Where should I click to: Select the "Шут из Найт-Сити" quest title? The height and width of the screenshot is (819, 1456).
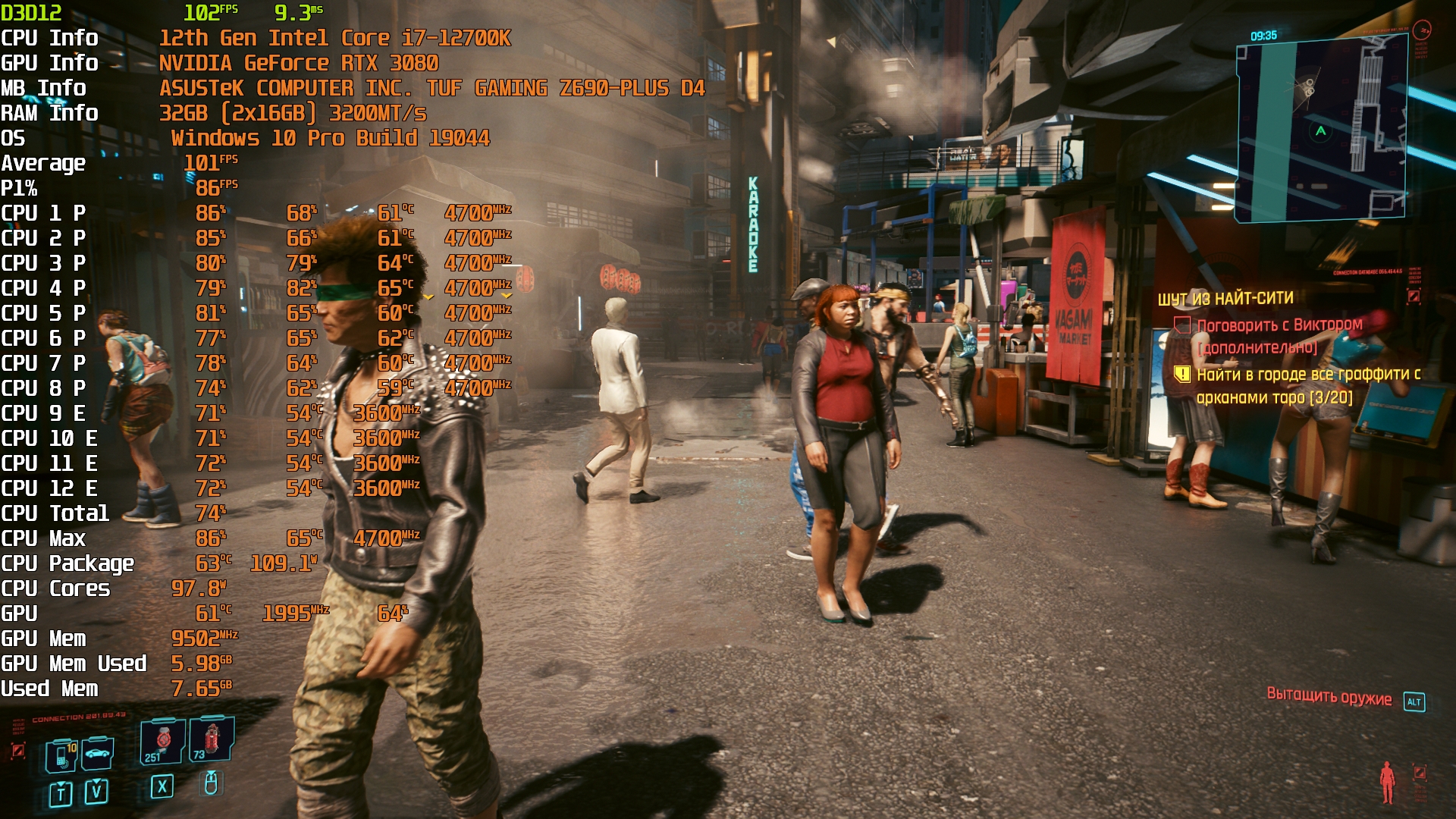[1225, 299]
